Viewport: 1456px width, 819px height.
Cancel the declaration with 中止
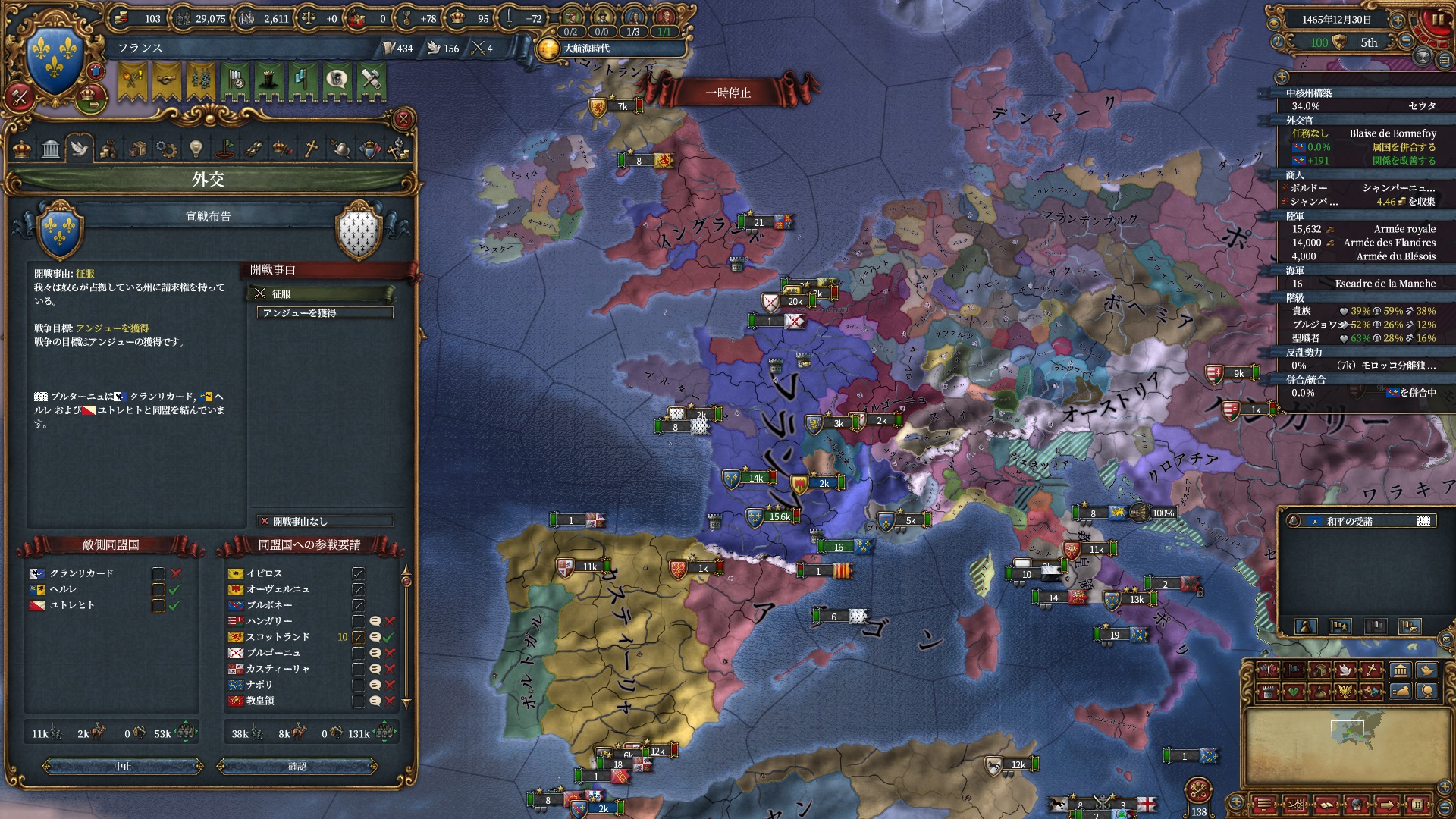(123, 767)
